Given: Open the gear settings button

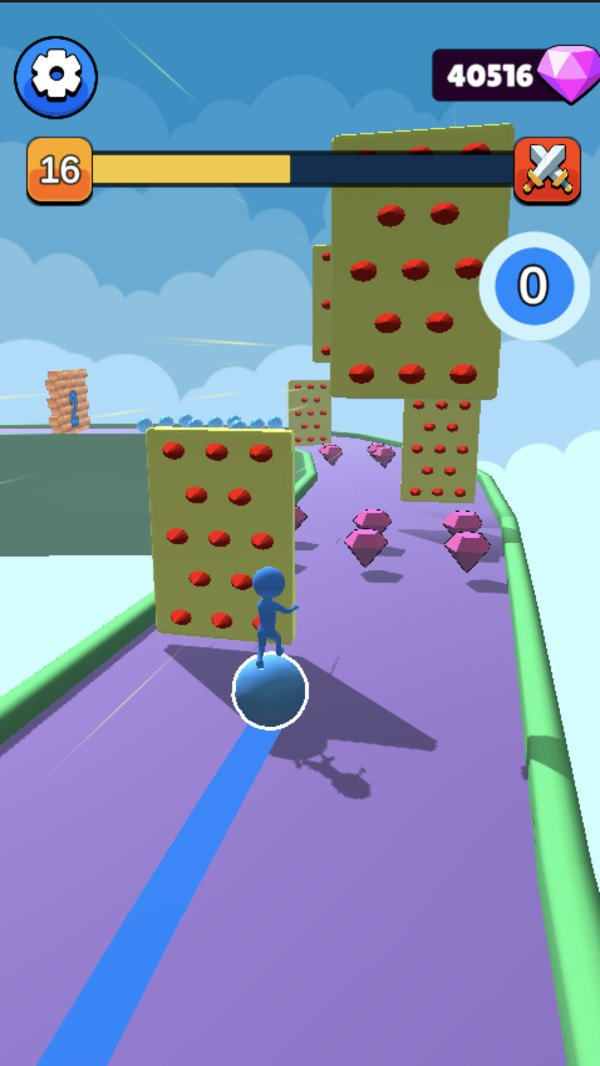Looking at the screenshot, I should coord(55,77).
